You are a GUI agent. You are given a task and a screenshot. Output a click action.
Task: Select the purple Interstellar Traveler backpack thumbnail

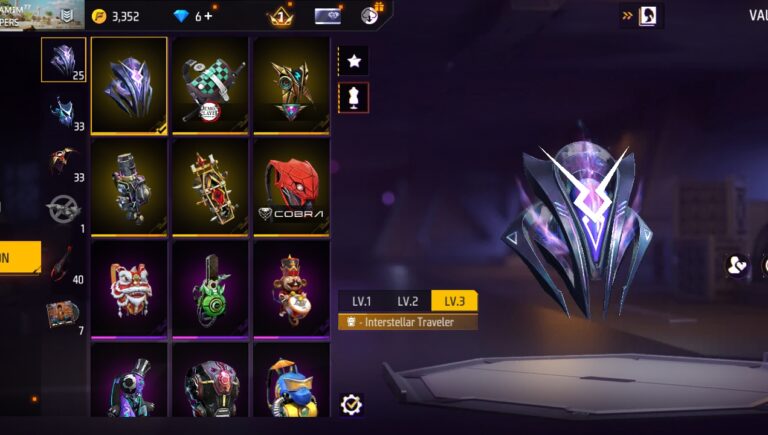coord(129,85)
